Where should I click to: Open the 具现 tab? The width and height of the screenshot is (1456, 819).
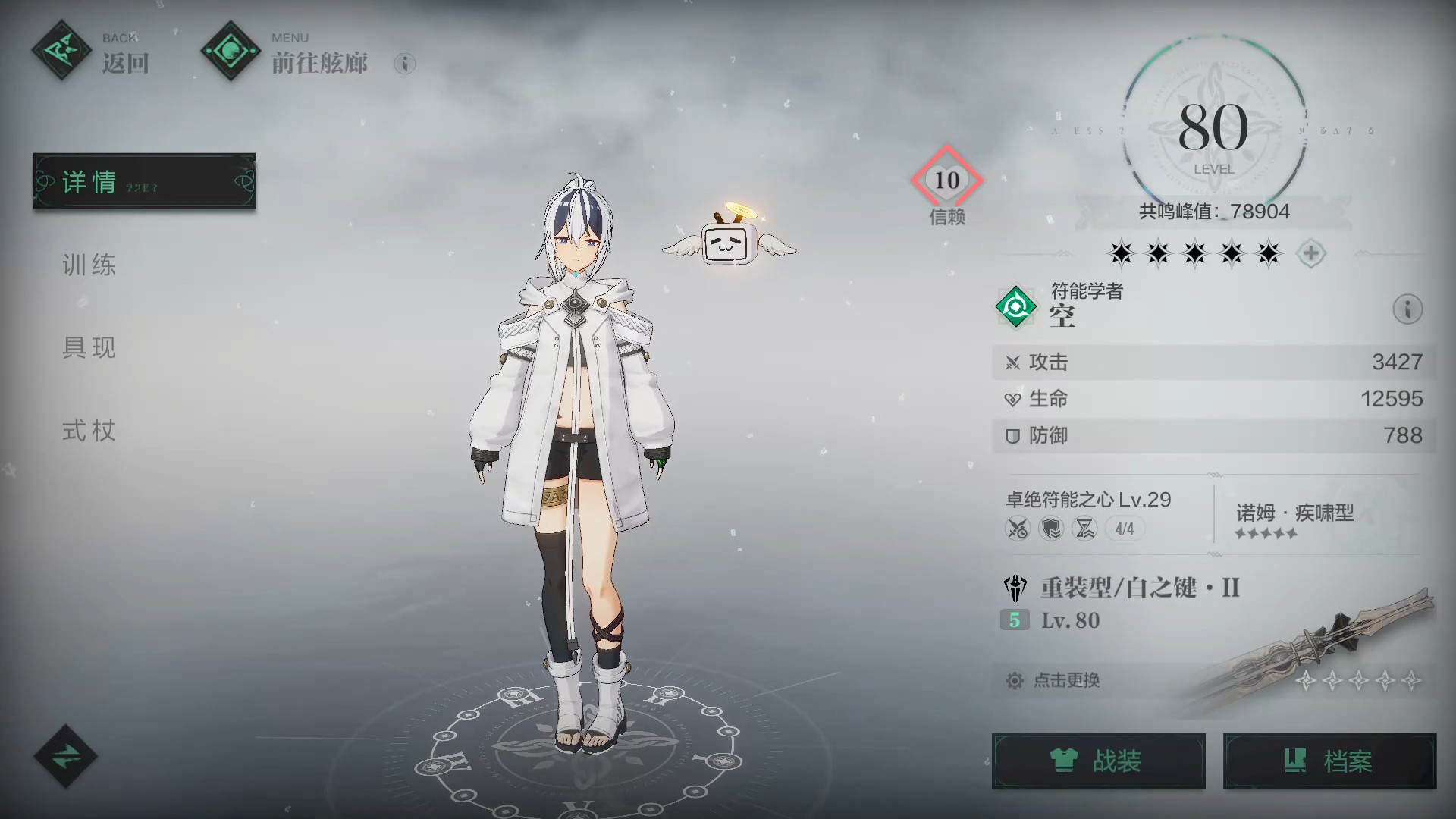click(89, 347)
